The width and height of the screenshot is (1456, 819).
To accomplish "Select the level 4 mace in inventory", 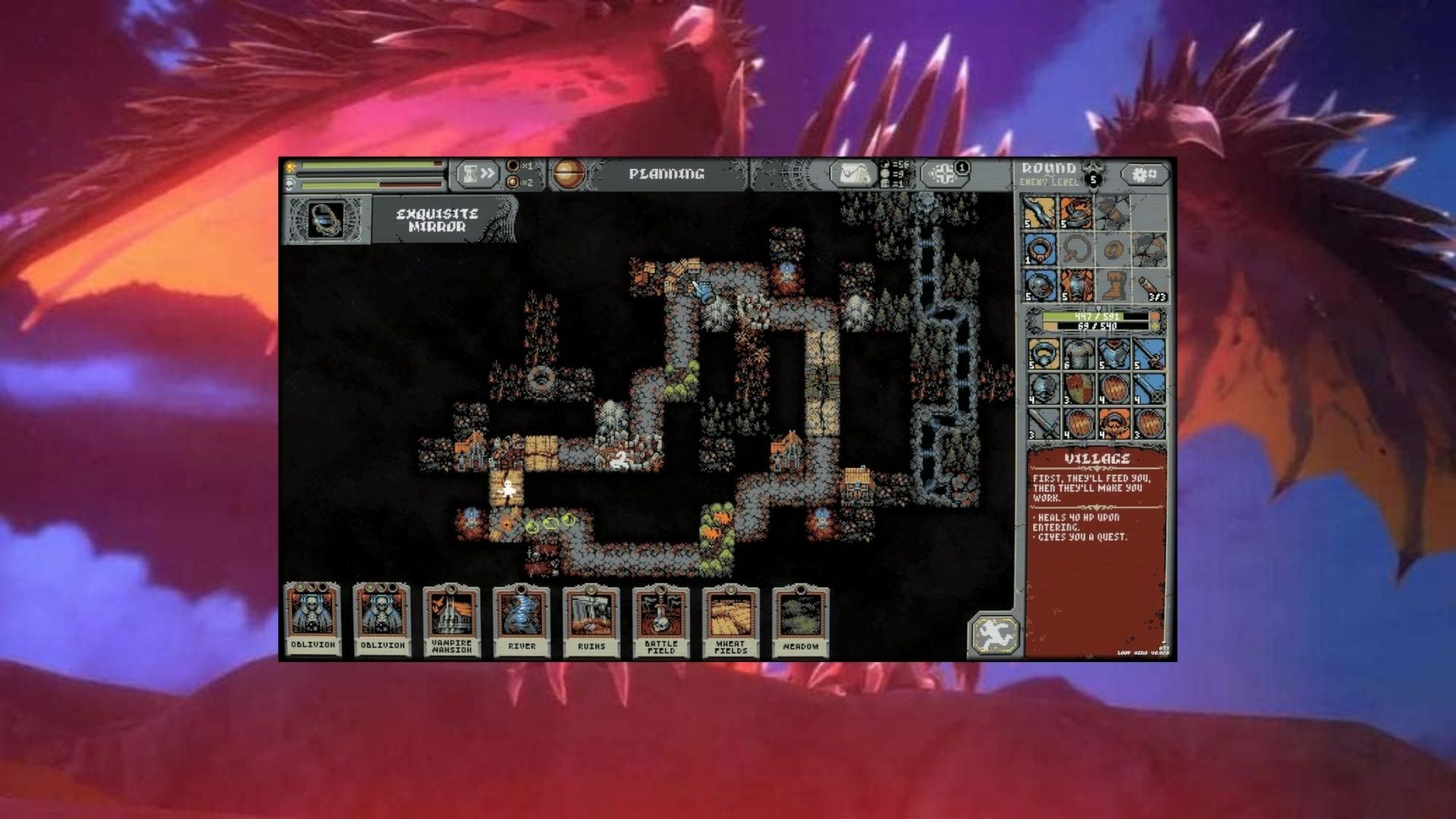I will [1150, 389].
